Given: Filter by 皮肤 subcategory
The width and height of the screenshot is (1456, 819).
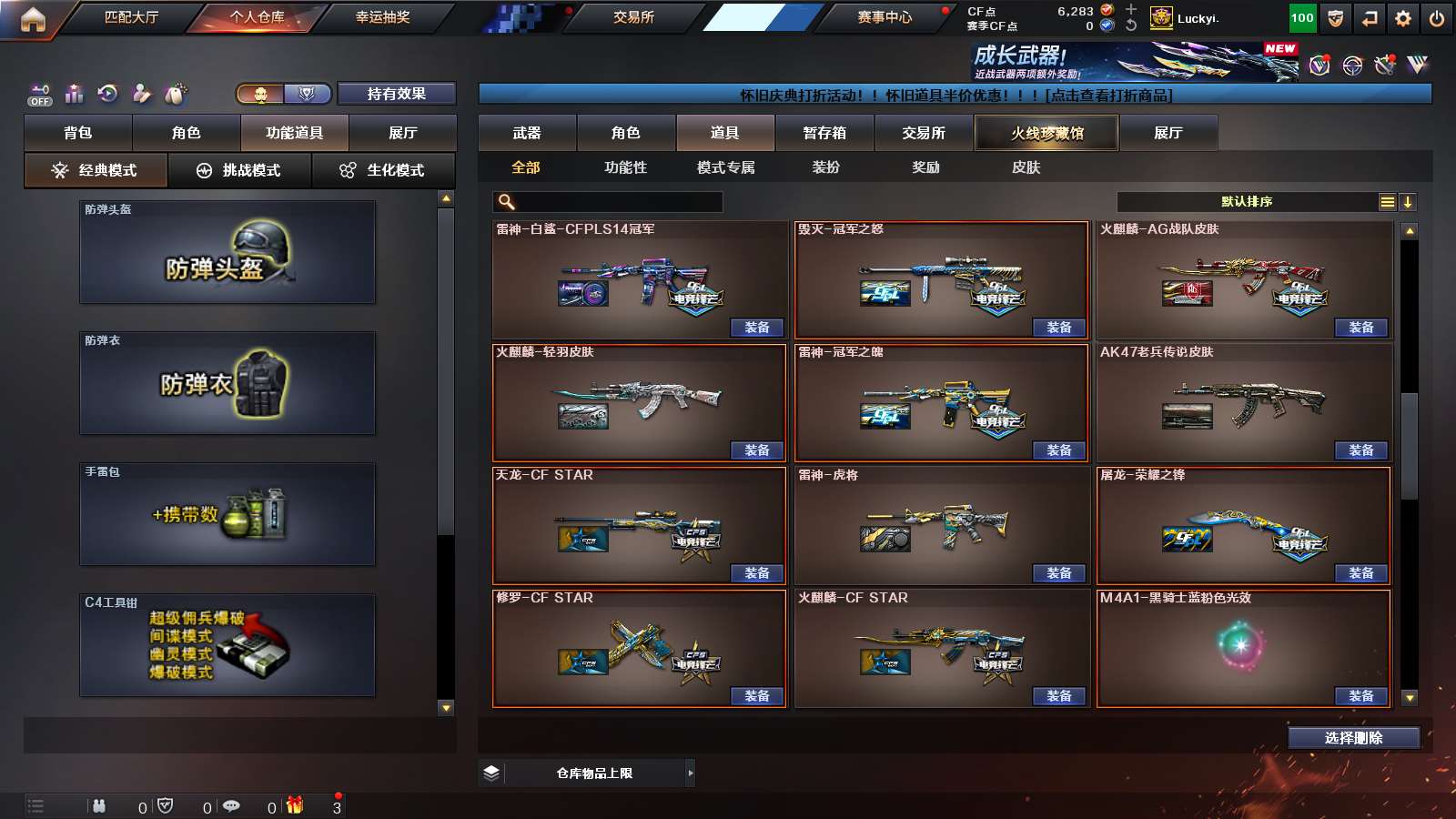Looking at the screenshot, I should pos(1026,167).
